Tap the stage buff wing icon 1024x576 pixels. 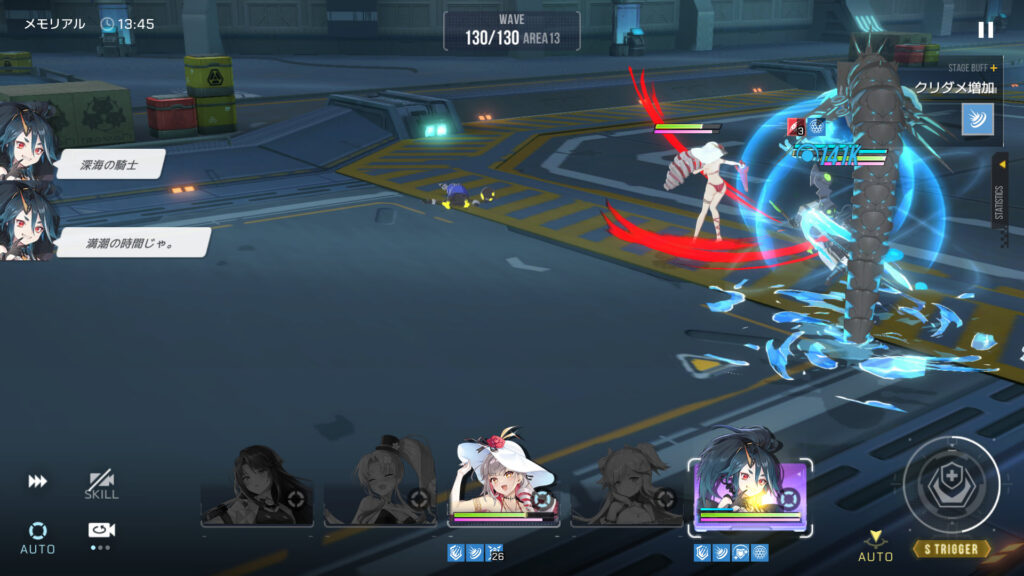tap(977, 119)
